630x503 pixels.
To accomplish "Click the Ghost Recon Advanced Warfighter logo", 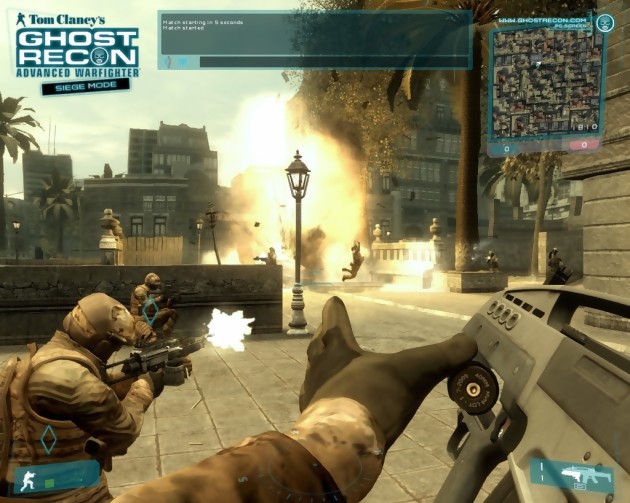I will pos(77,50).
